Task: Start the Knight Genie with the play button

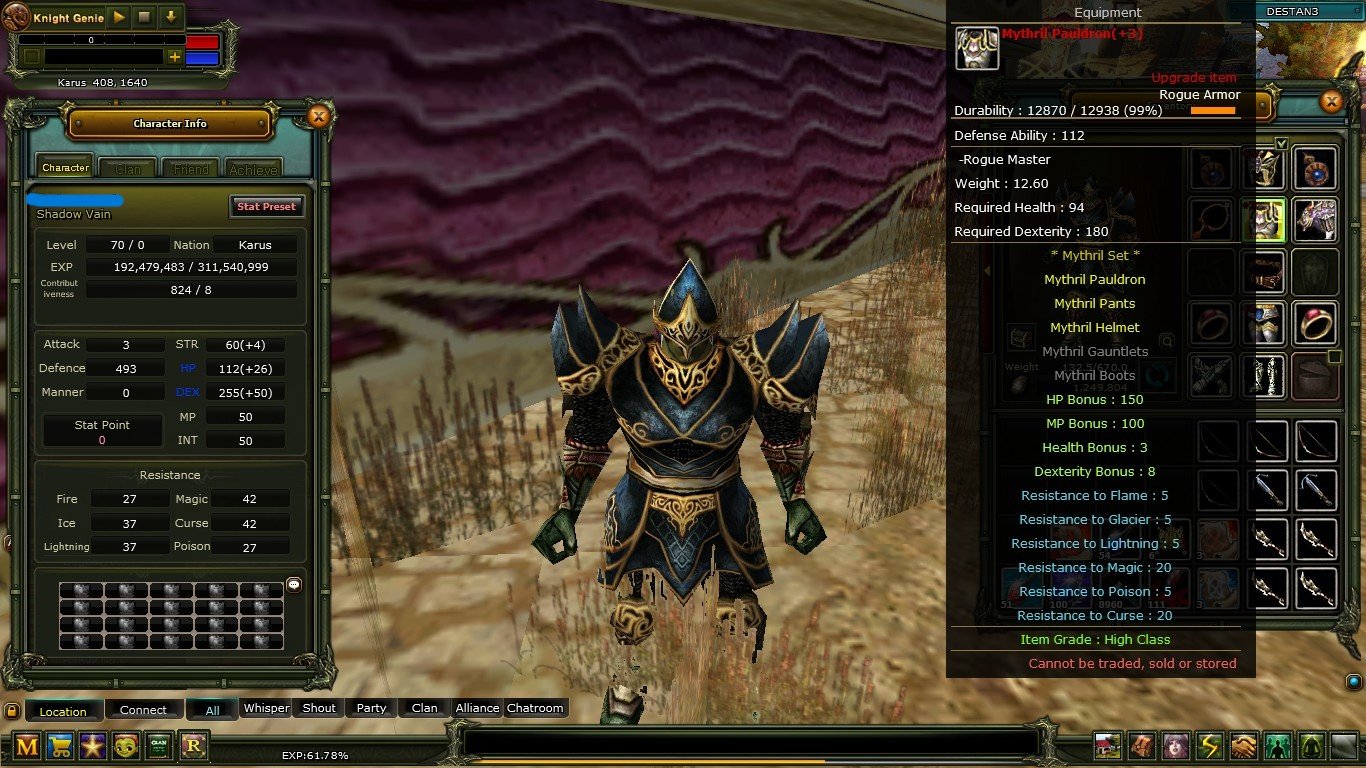Action: coord(119,17)
